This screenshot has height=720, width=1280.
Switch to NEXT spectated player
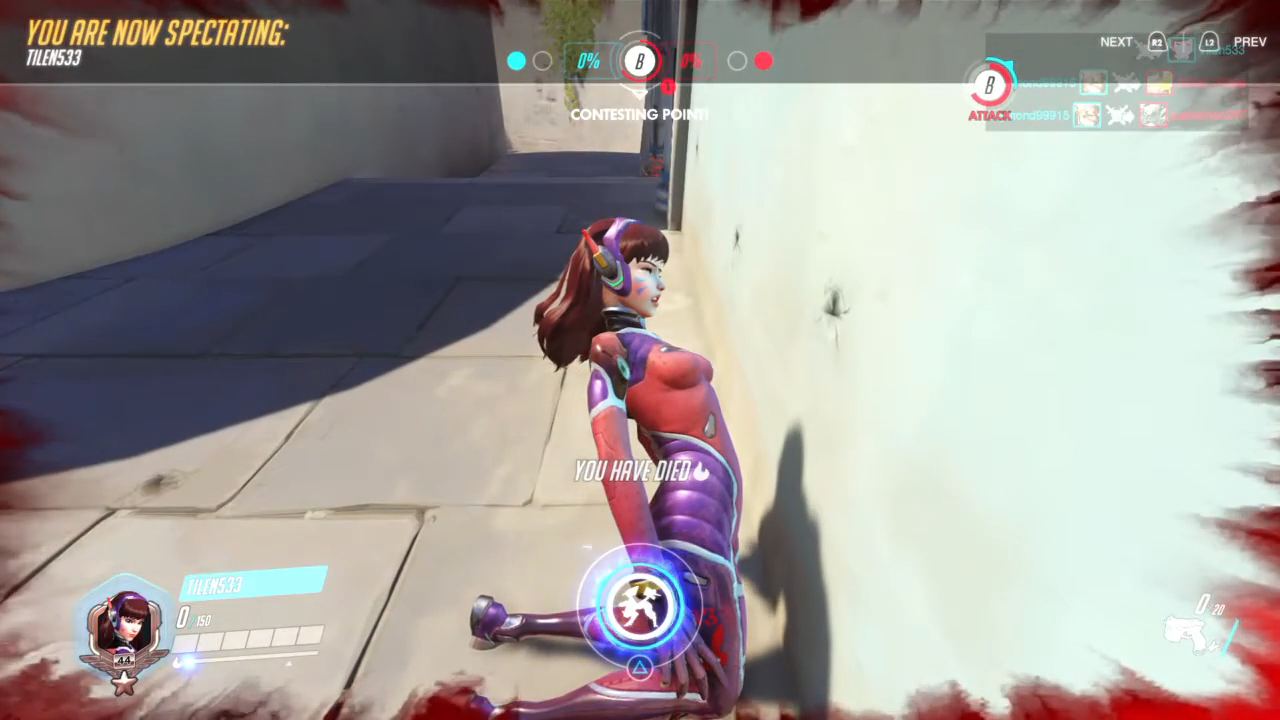pyautogui.click(x=1116, y=42)
